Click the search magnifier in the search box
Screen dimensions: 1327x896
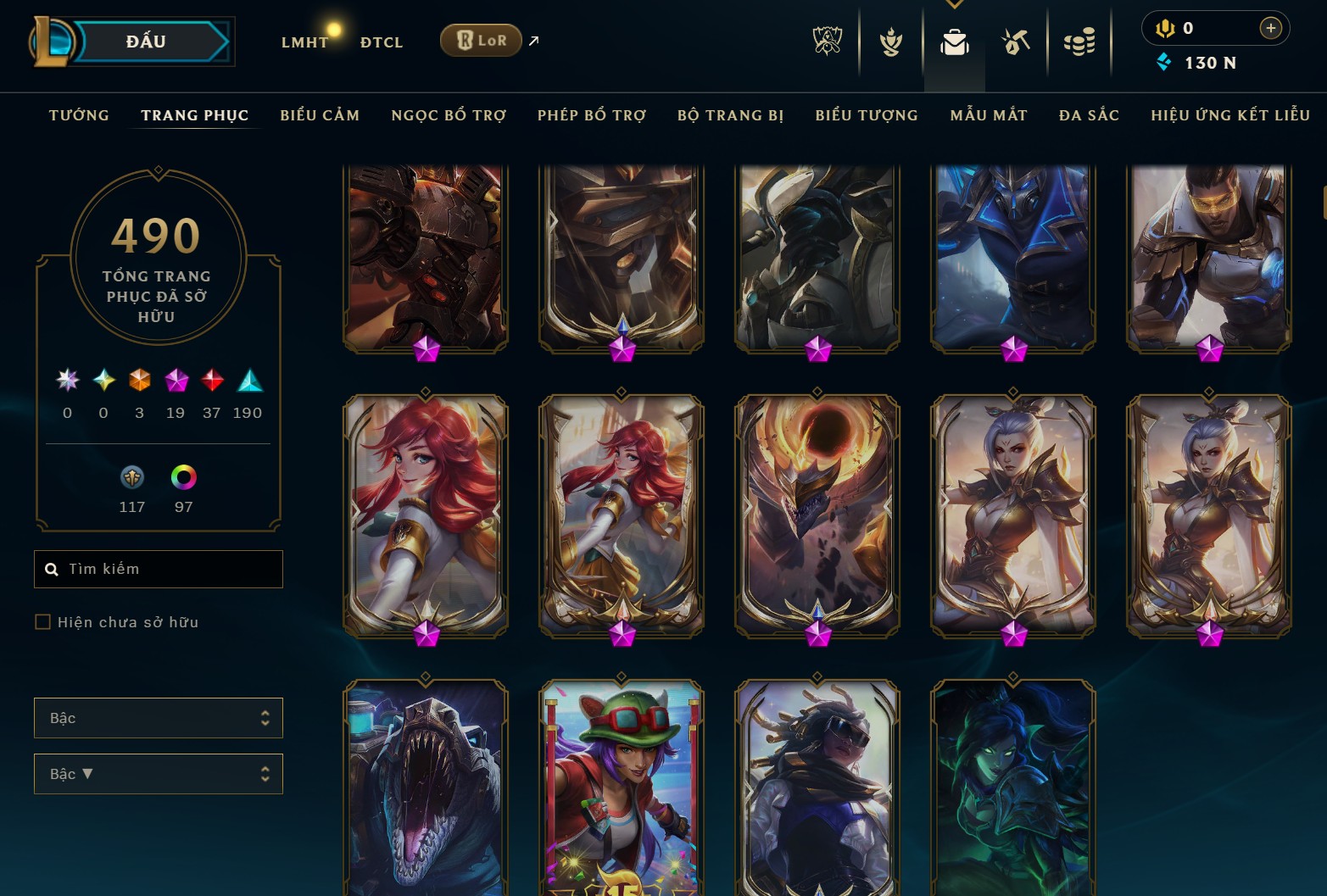(52, 569)
